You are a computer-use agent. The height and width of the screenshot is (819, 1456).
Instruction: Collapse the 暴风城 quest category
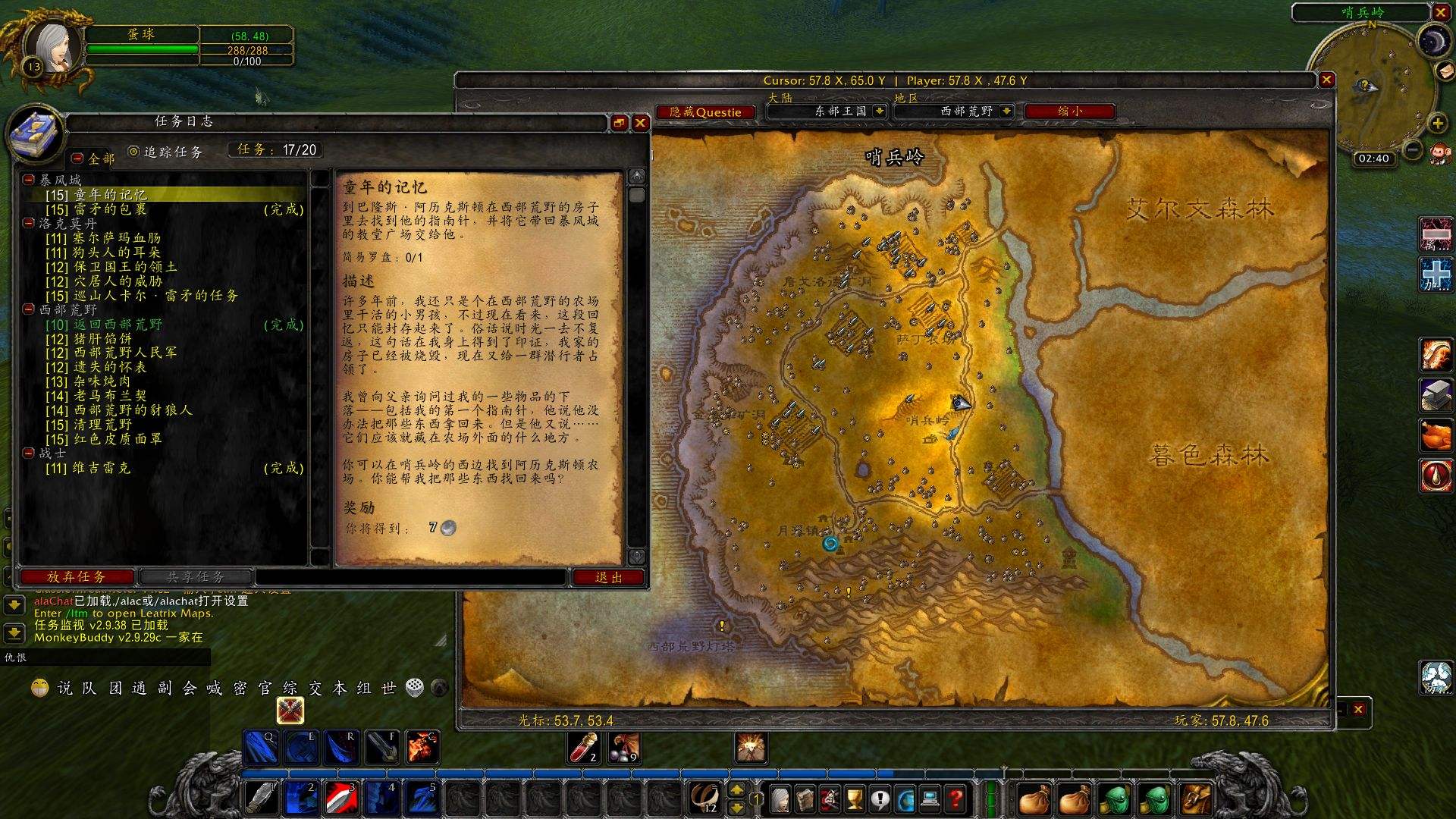point(29,180)
